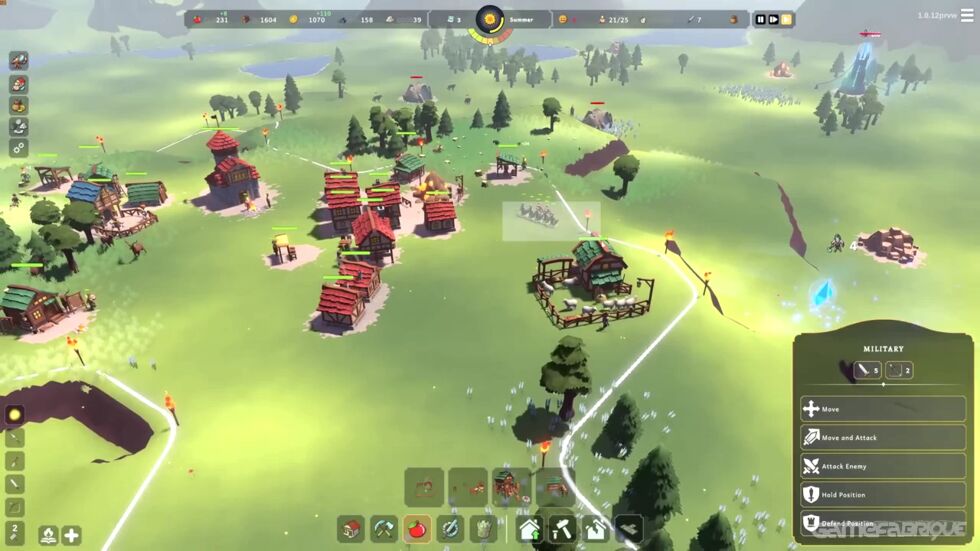Choose the Move command

(882, 409)
